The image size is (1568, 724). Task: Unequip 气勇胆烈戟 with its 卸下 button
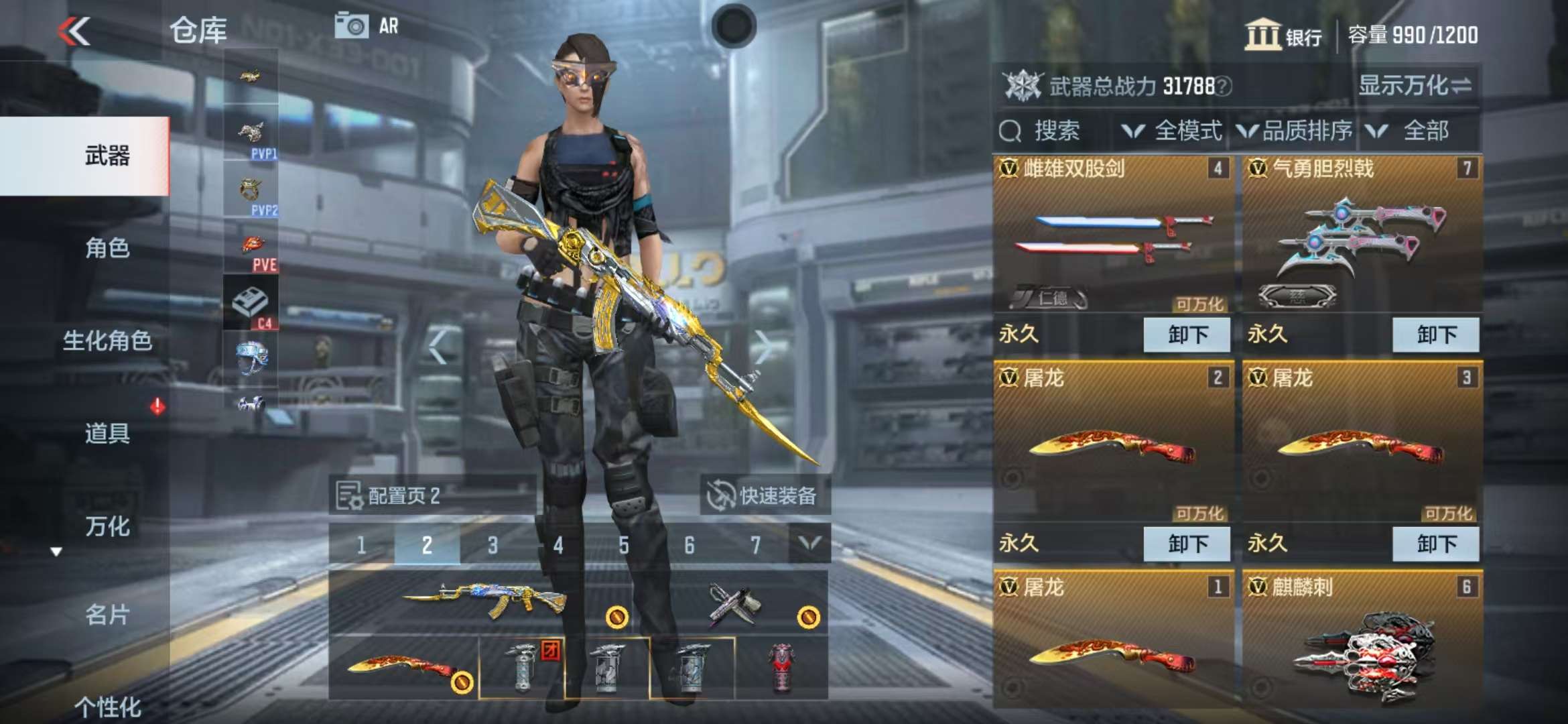tap(1435, 335)
